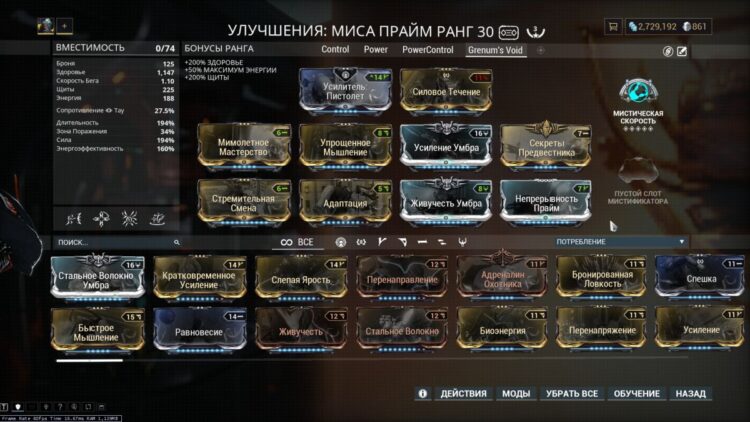Choose the Слепая Ярость mod card
750x422 pixels.
pos(301,278)
